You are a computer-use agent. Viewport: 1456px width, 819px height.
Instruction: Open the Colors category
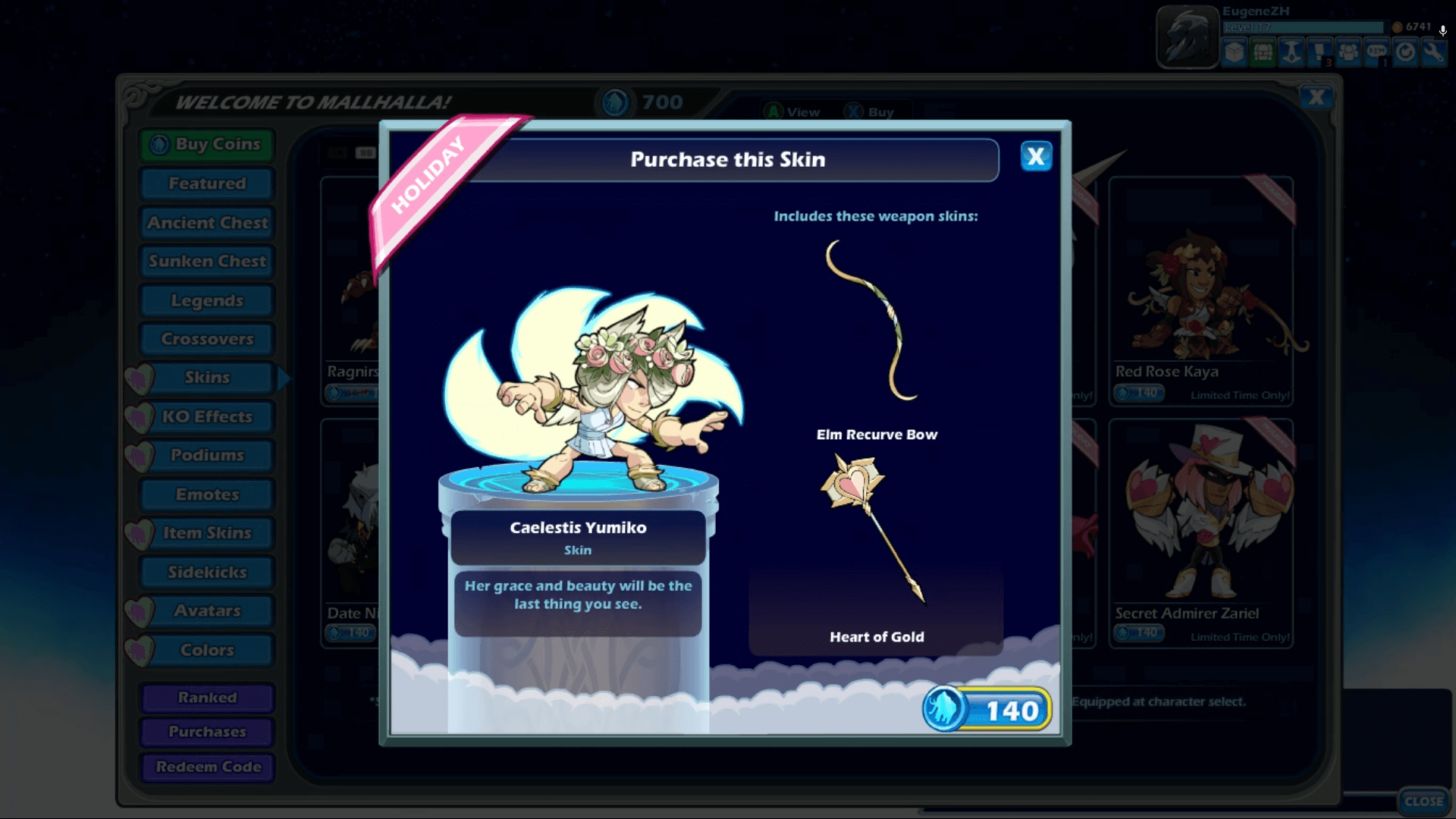point(207,650)
